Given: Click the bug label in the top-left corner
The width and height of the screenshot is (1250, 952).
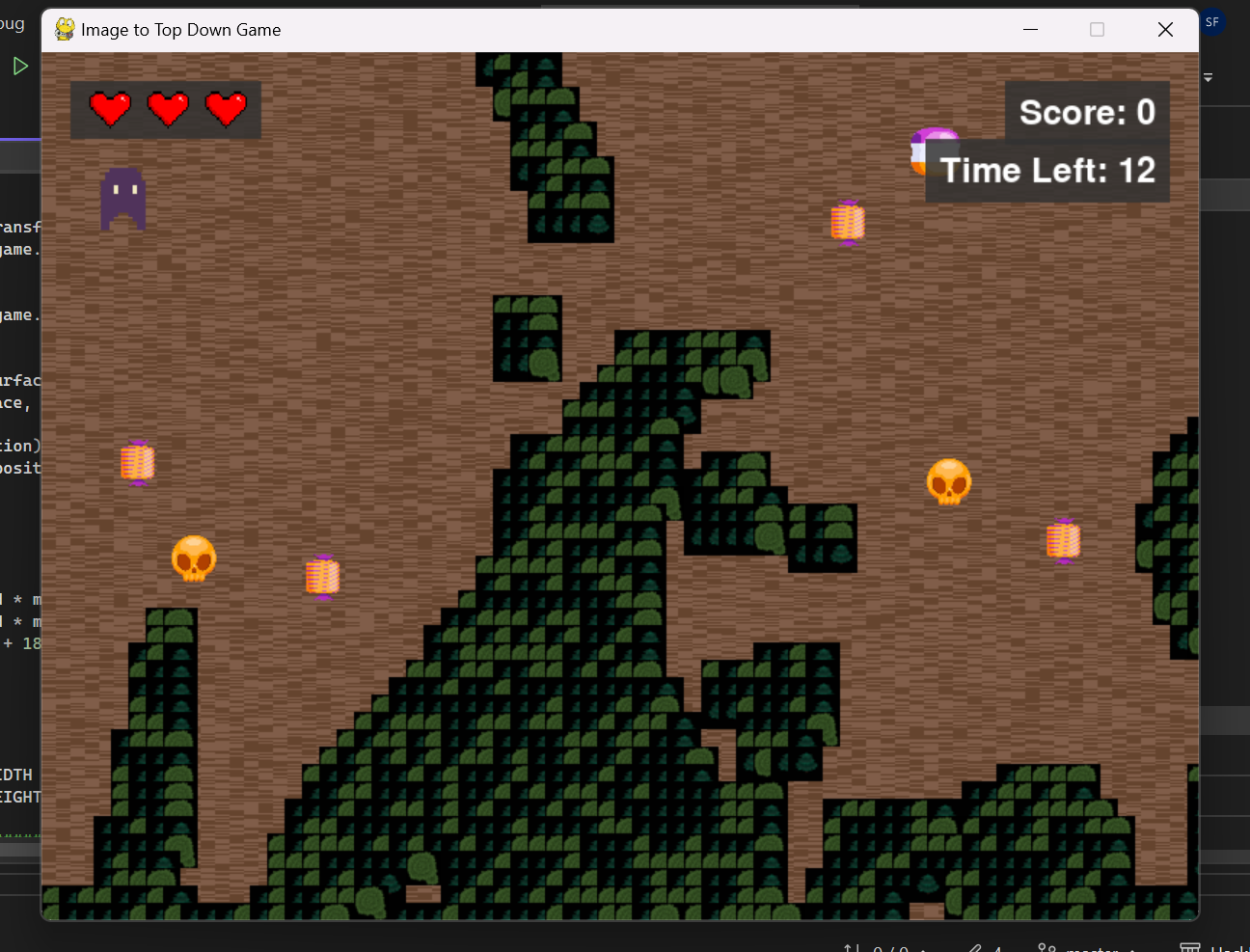Looking at the screenshot, I should point(14,23).
